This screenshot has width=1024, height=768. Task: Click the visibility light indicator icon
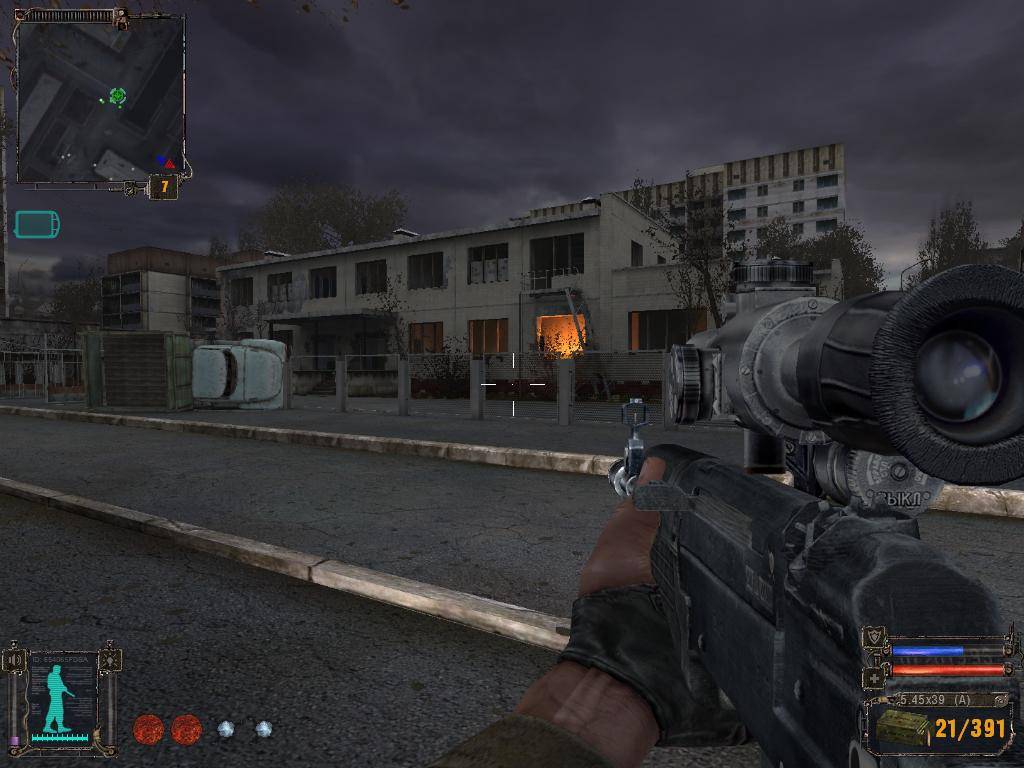click(110, 660)
